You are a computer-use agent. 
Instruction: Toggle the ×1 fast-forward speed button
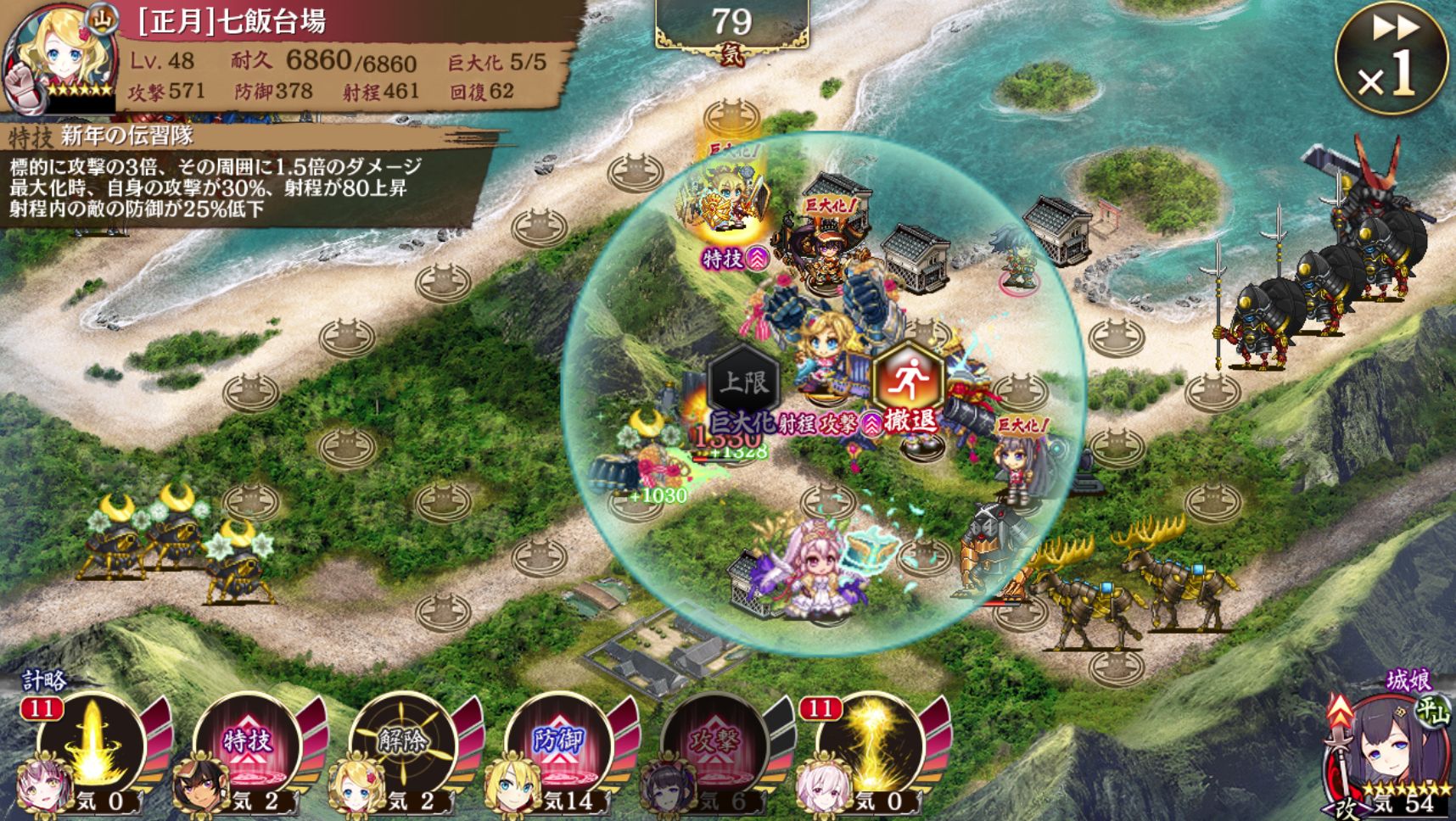tap(1391, 58)
